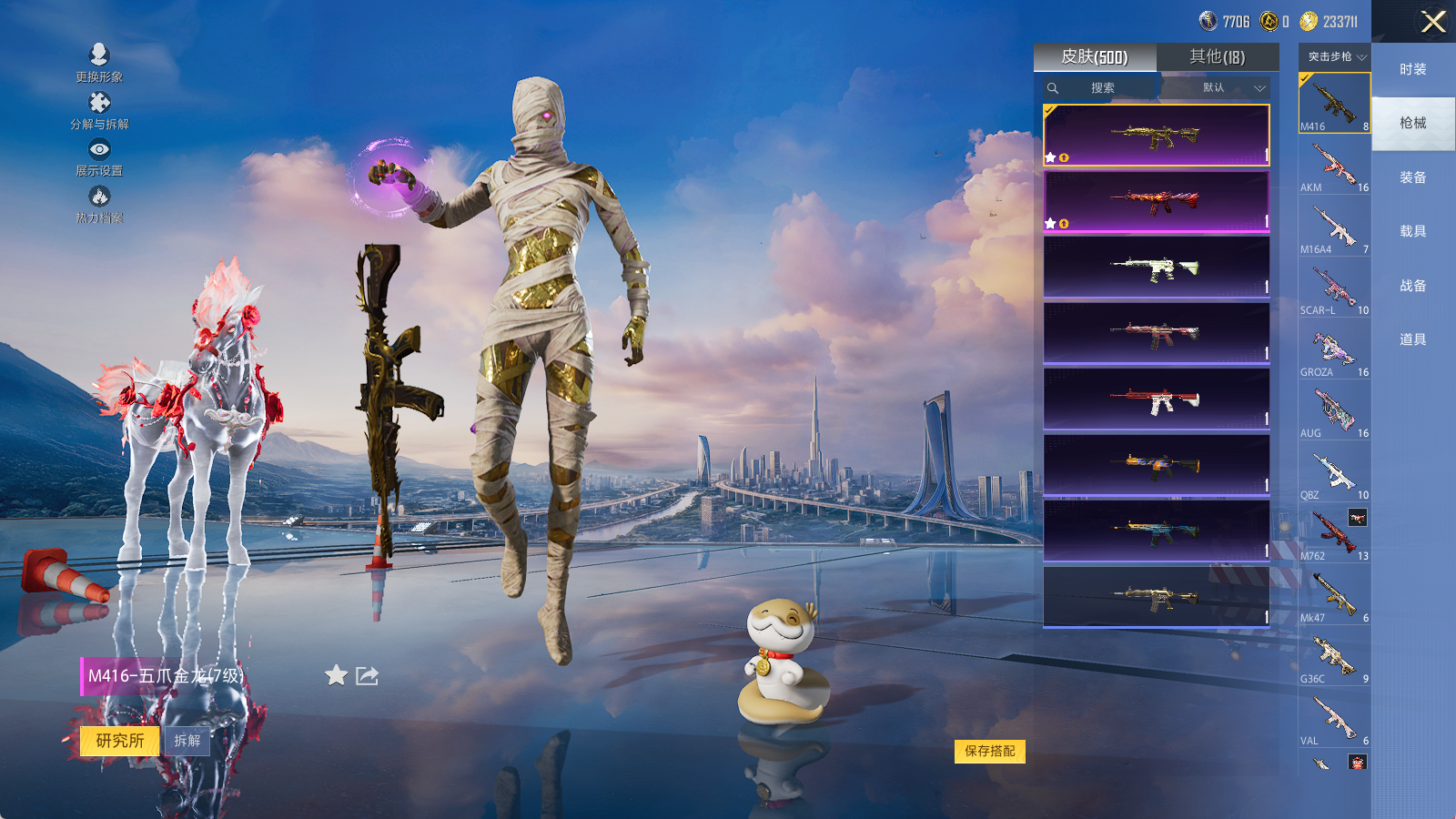The image size is (1456, 819).
Task: Save the loadout with 保存搭配
Action: (x=990, y=751)
